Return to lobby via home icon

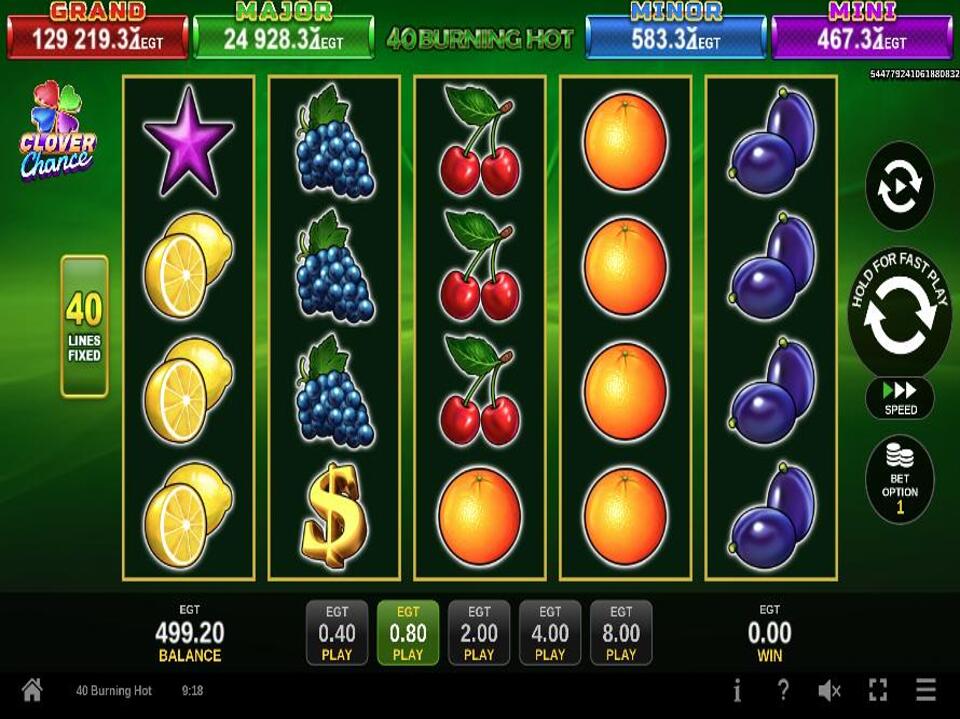click(32, 690)
